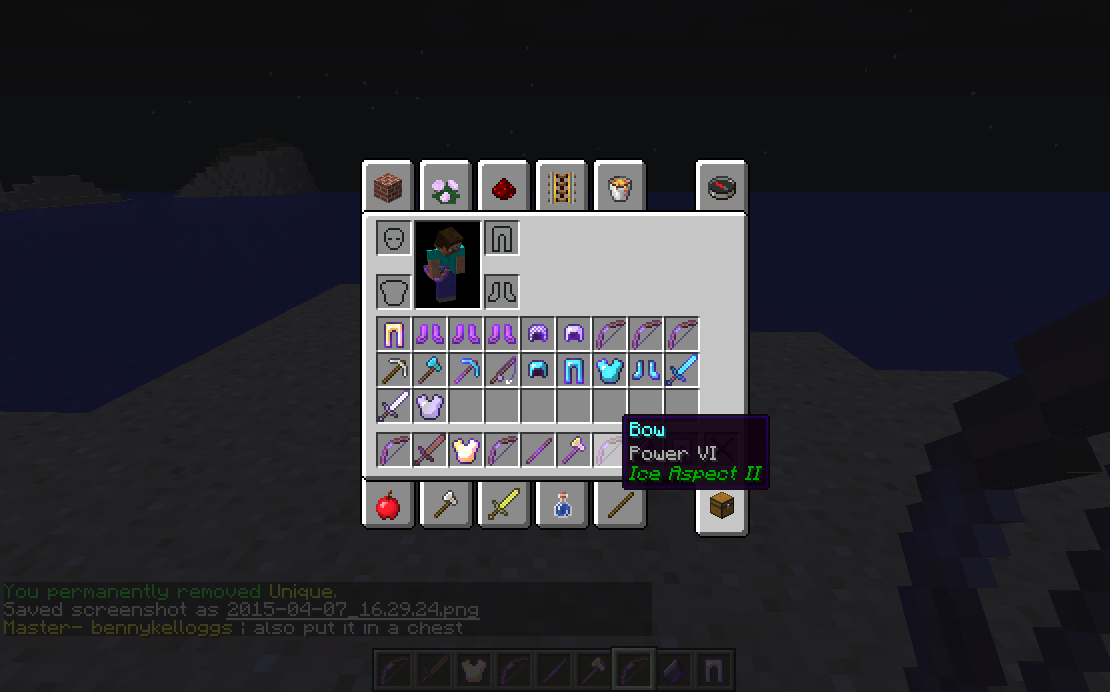
Task: Select the enchanted fishing rod slot
Action: (x=501, y=370)
